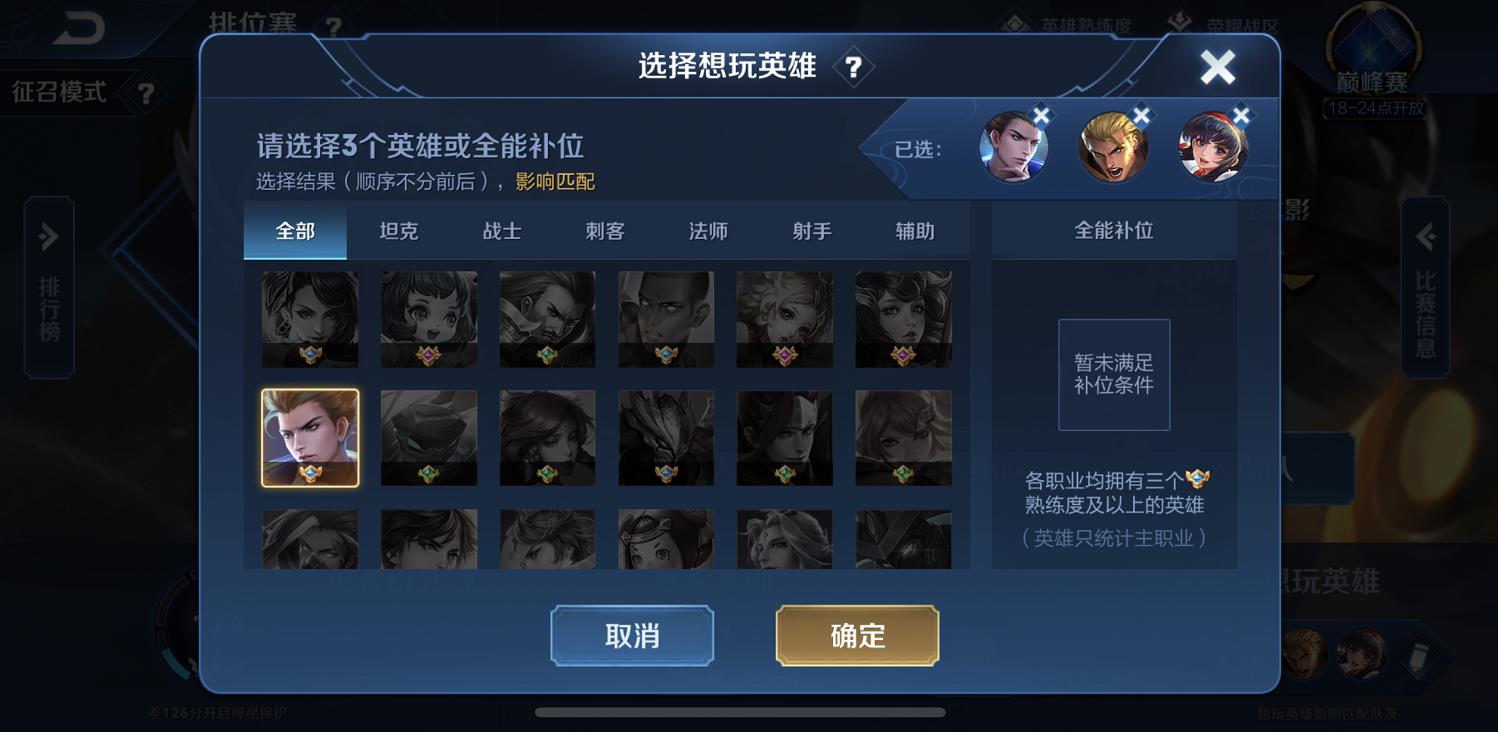
Task: Click the help icon next to 征召模式
Action: click(146, 93)
